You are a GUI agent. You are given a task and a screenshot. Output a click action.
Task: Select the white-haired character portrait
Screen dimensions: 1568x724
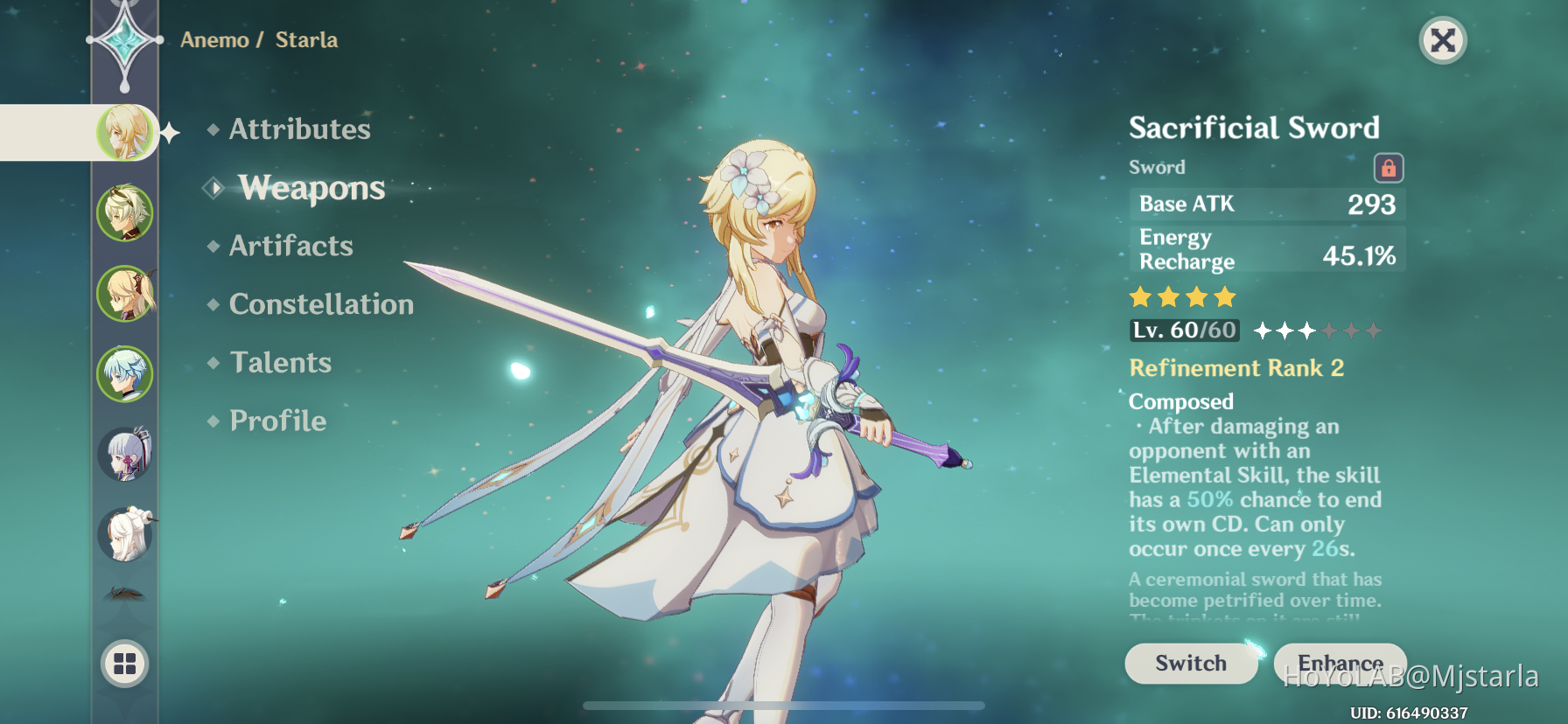[125, 532]
